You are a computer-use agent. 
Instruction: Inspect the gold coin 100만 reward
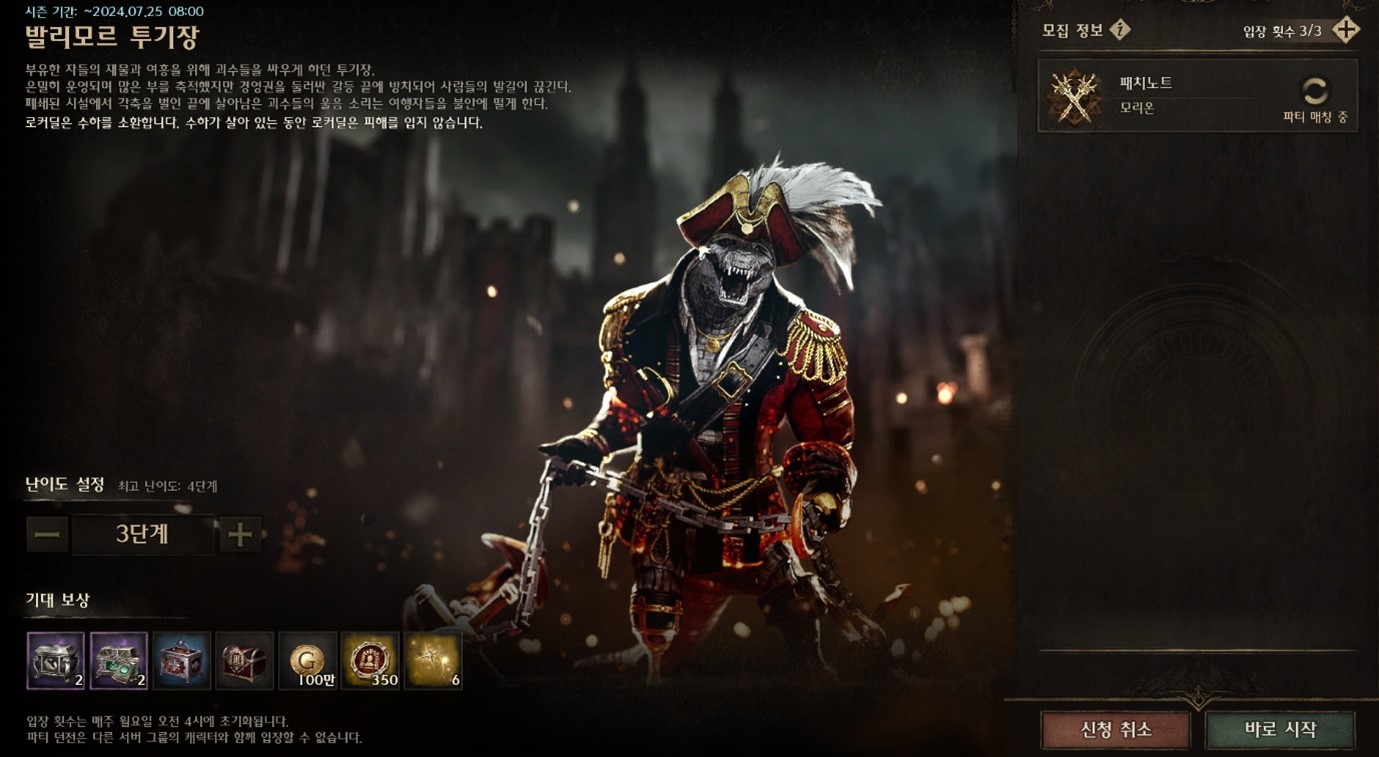coord(307,660)
